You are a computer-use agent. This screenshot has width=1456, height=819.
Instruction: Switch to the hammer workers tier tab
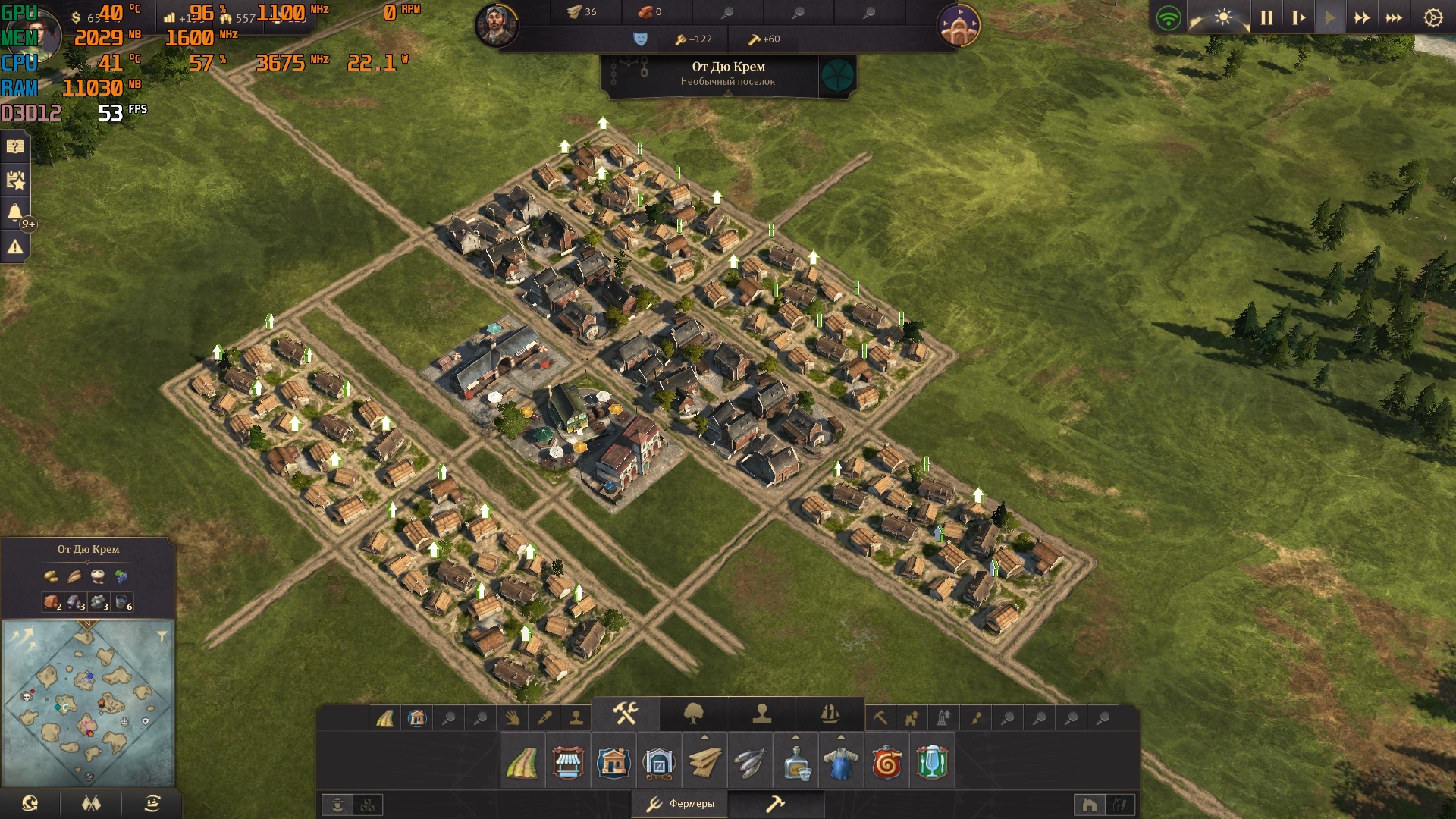point(775,804)
